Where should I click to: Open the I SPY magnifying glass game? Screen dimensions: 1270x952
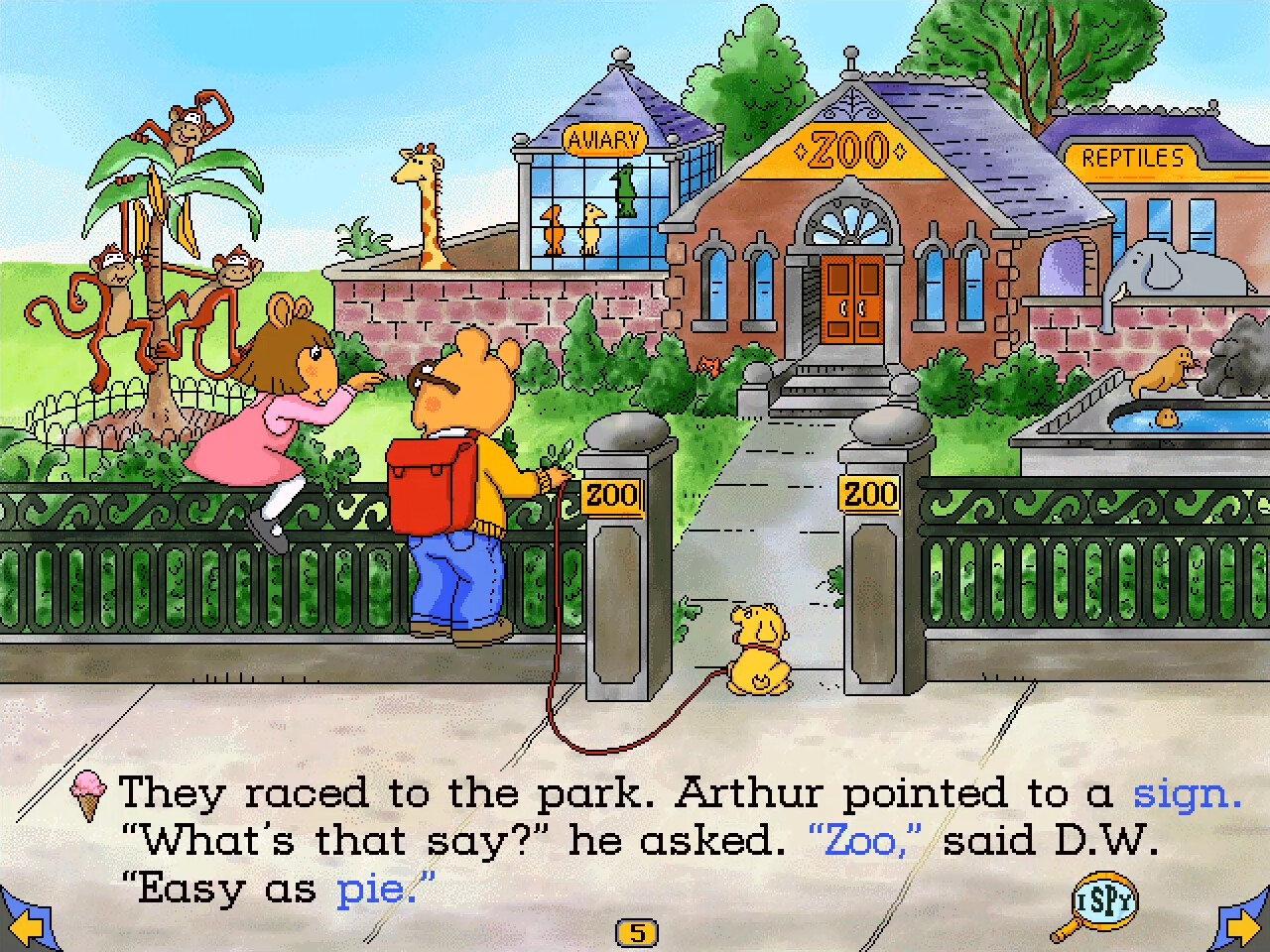click(1104, 898)
